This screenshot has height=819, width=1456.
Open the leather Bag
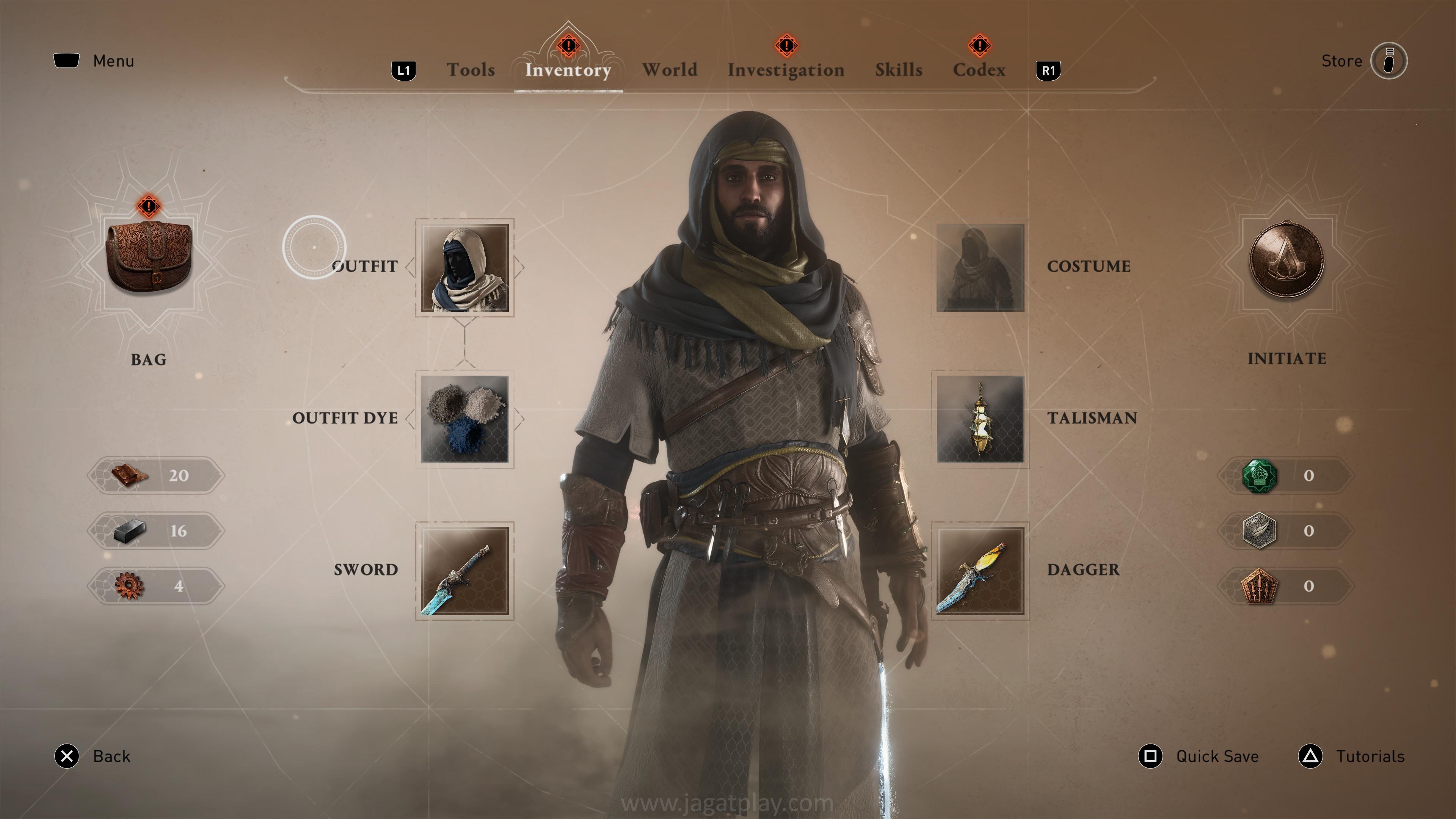[x=149, y=258]
